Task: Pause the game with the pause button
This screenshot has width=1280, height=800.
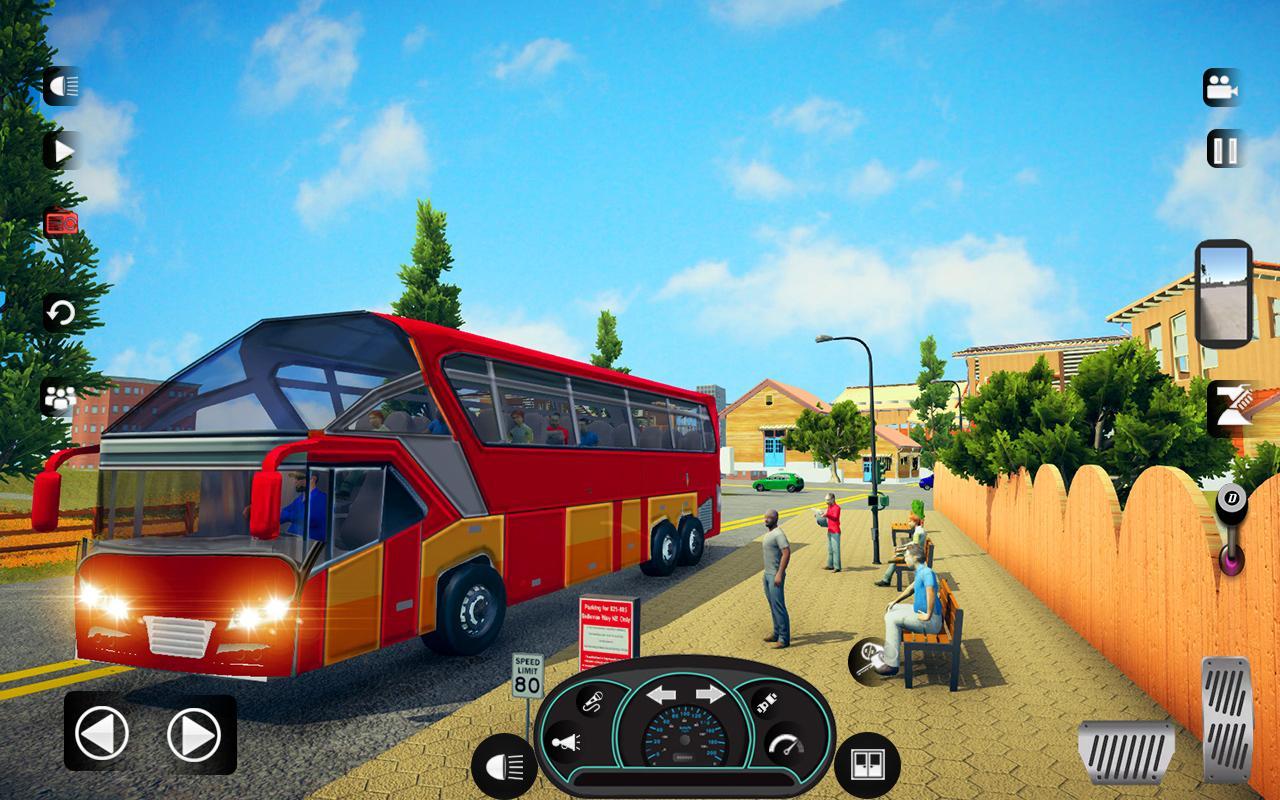Action: pyautogui.click(x=1225, y=150)
